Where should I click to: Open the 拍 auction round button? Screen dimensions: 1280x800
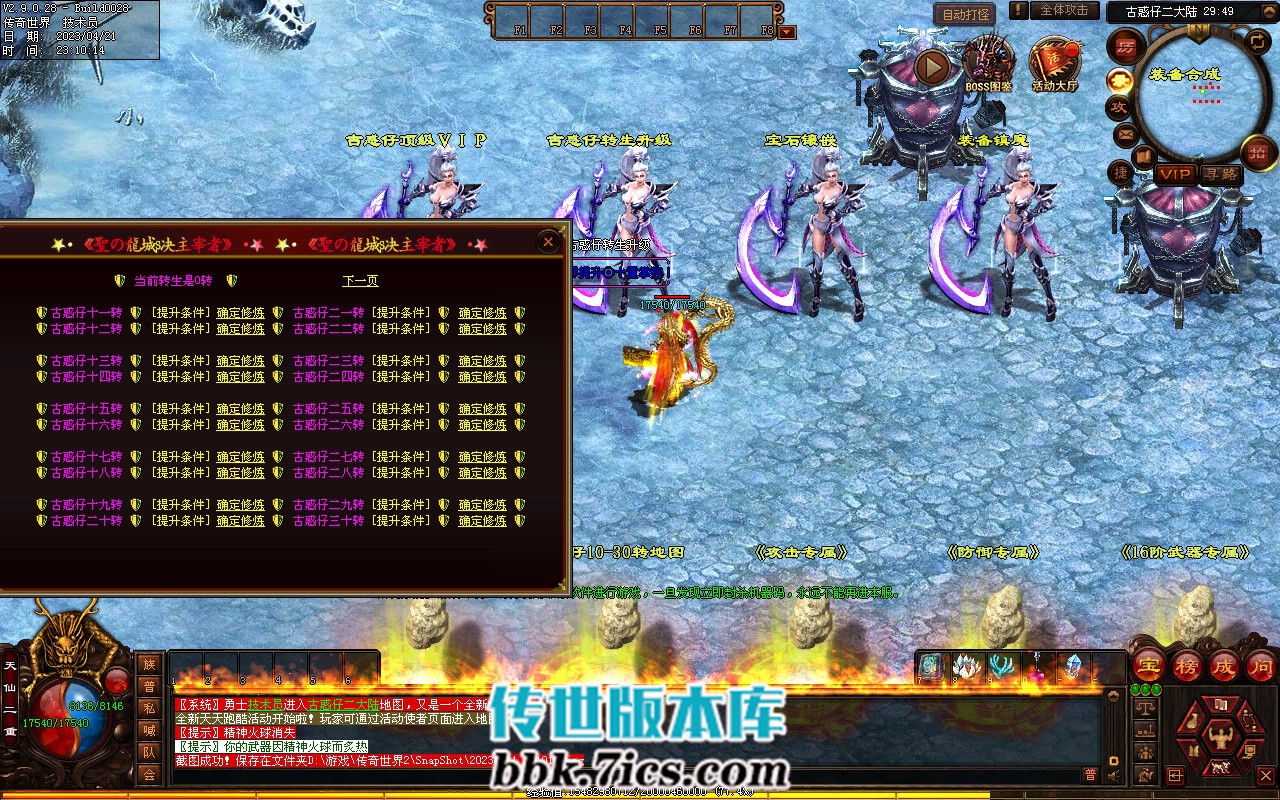click(1257, 152)
